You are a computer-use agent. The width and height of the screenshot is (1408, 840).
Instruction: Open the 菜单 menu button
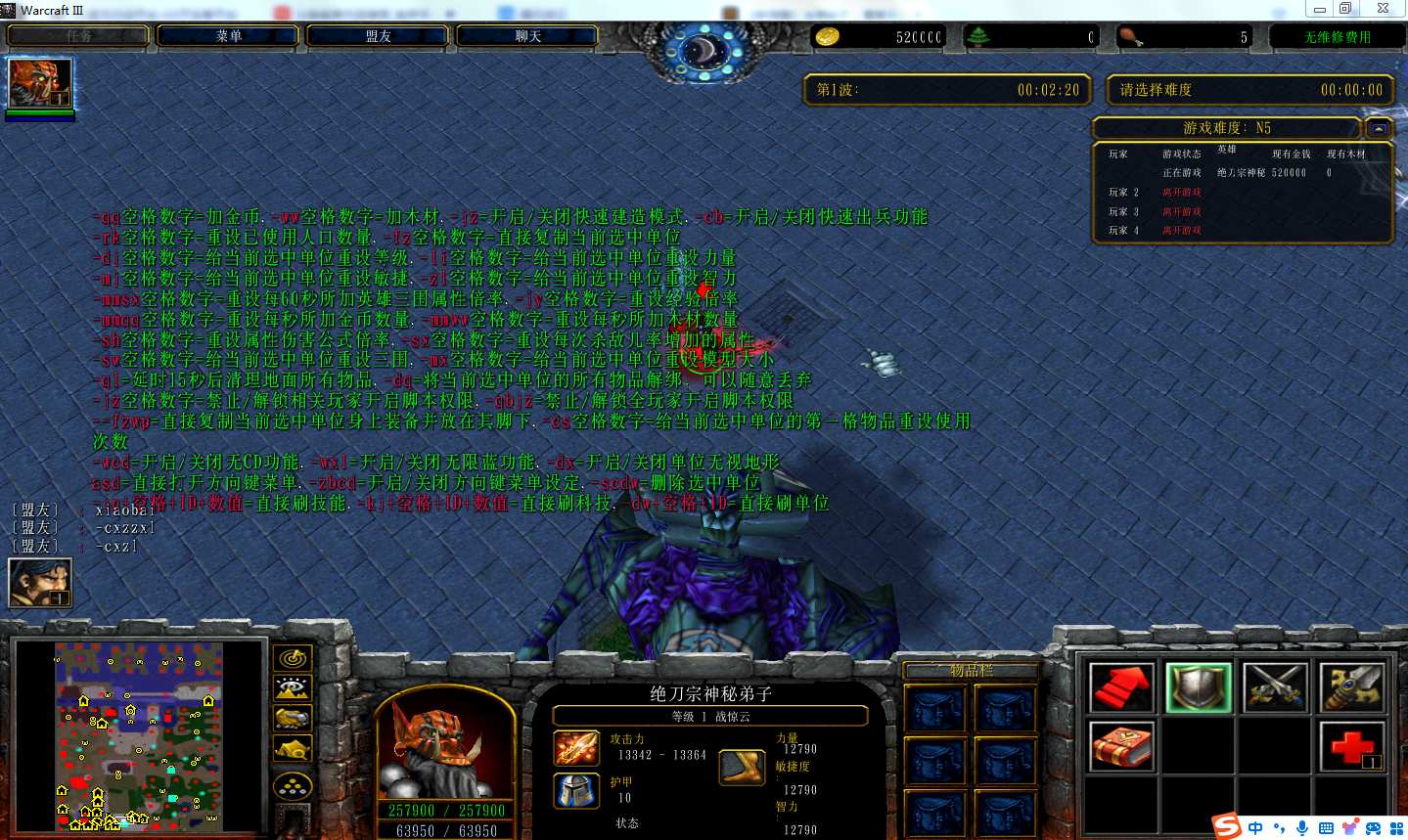tap(229, 36)
